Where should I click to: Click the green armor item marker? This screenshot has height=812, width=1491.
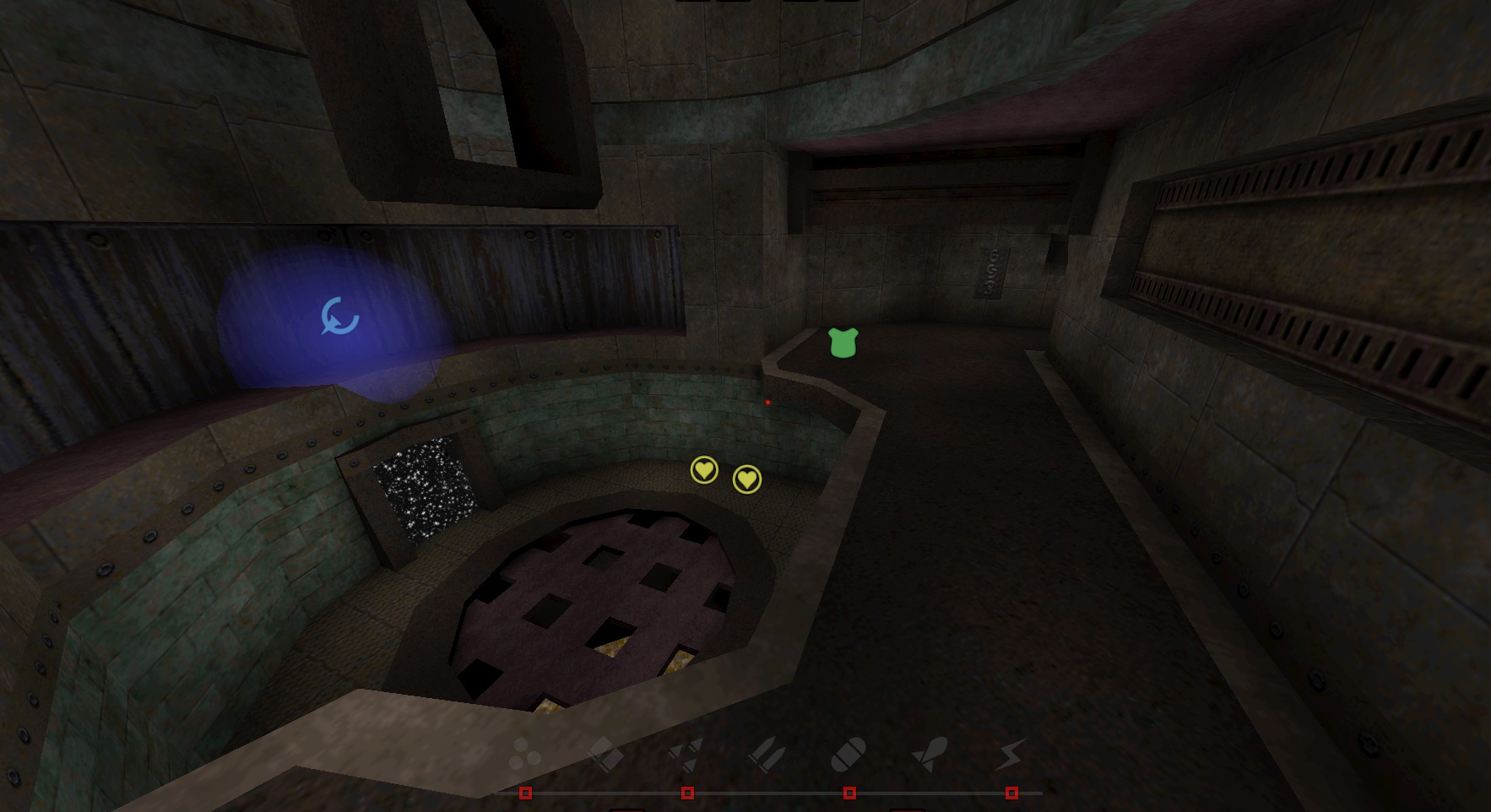843,343
